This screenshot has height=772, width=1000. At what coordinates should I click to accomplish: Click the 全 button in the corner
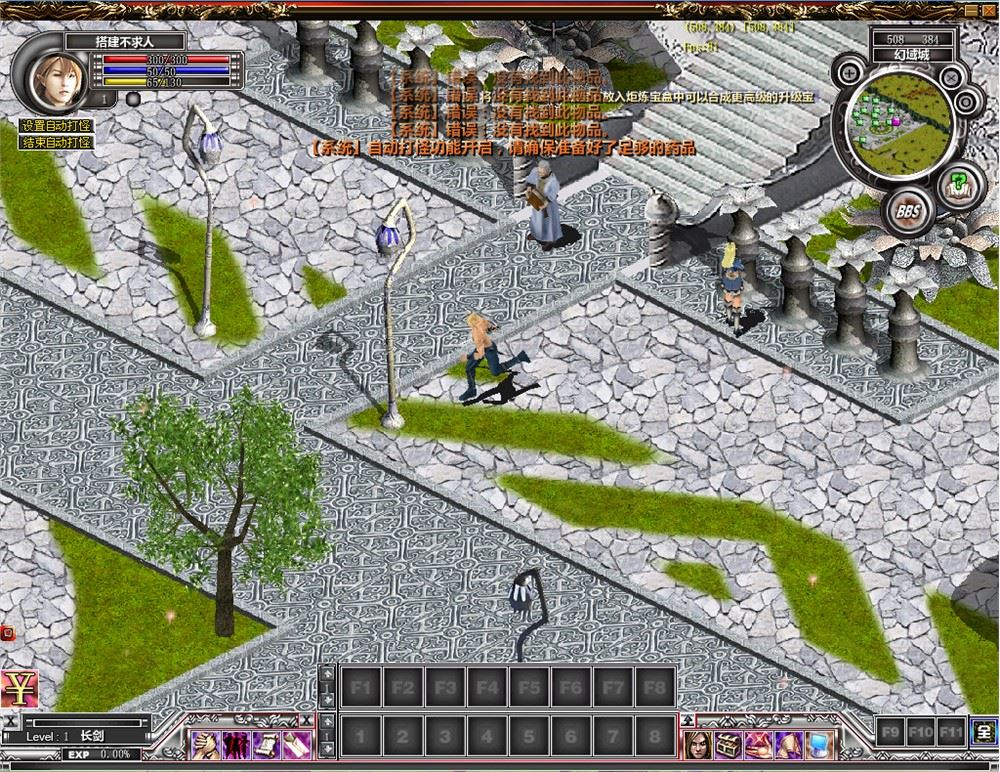click(x=982, y=732)
